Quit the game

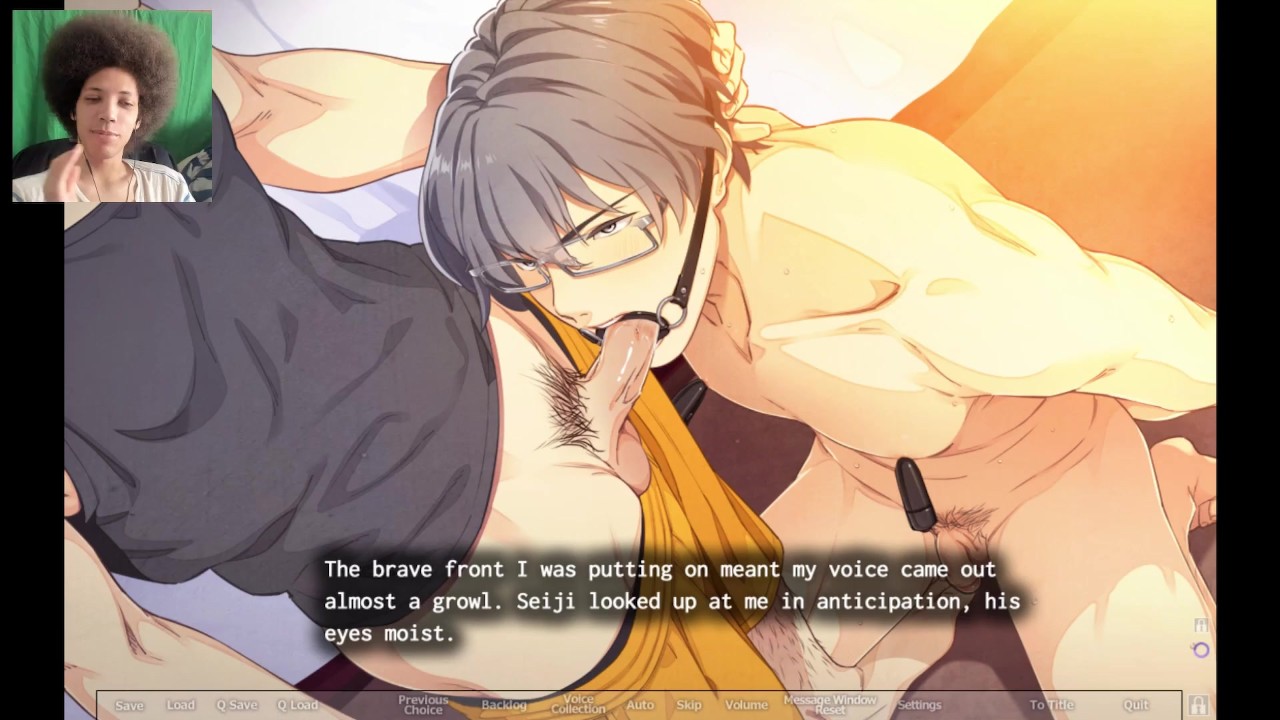coord(1136,705)
